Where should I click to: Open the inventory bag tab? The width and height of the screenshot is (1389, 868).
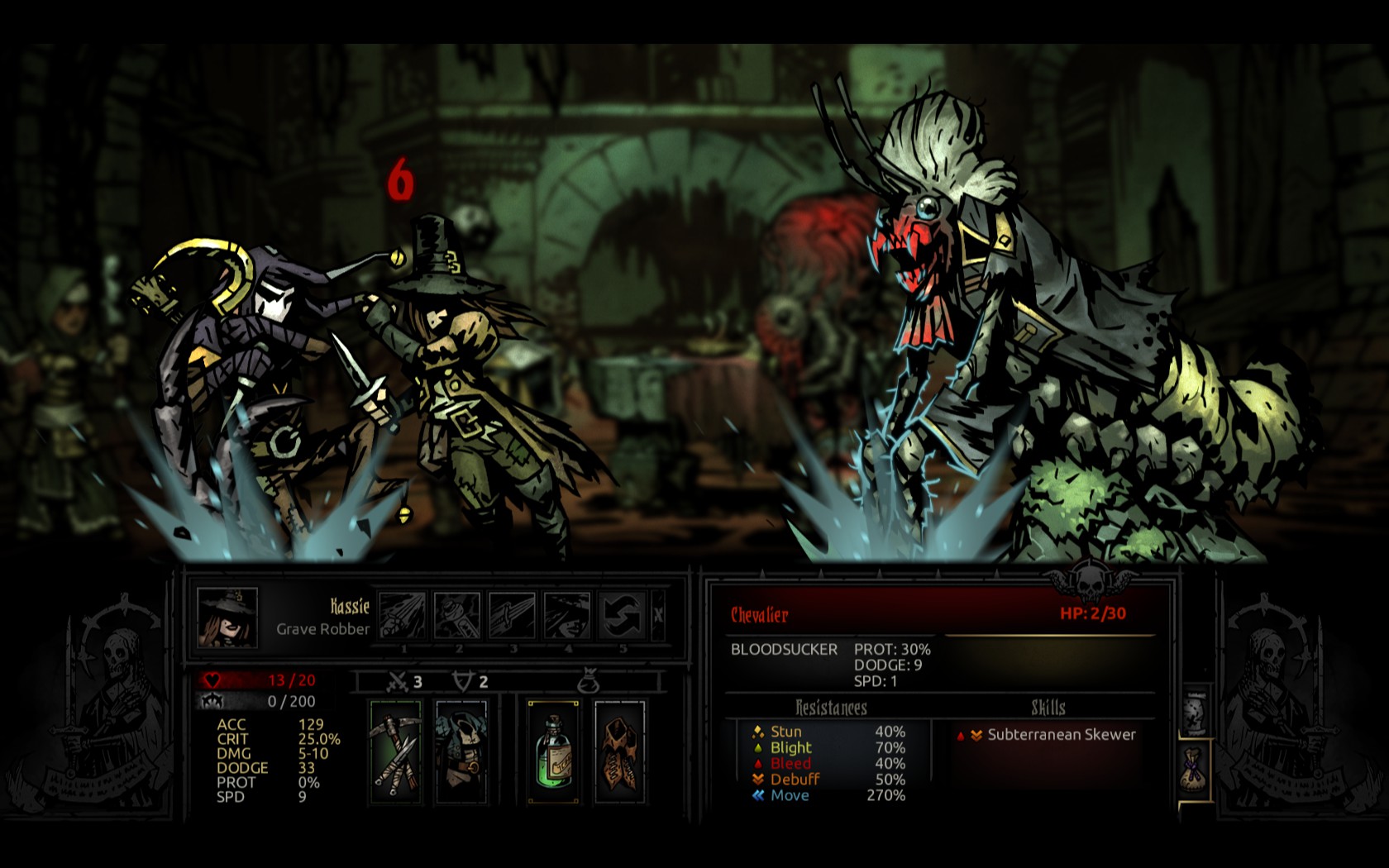pyautogui.click(x=1193, y=770)
